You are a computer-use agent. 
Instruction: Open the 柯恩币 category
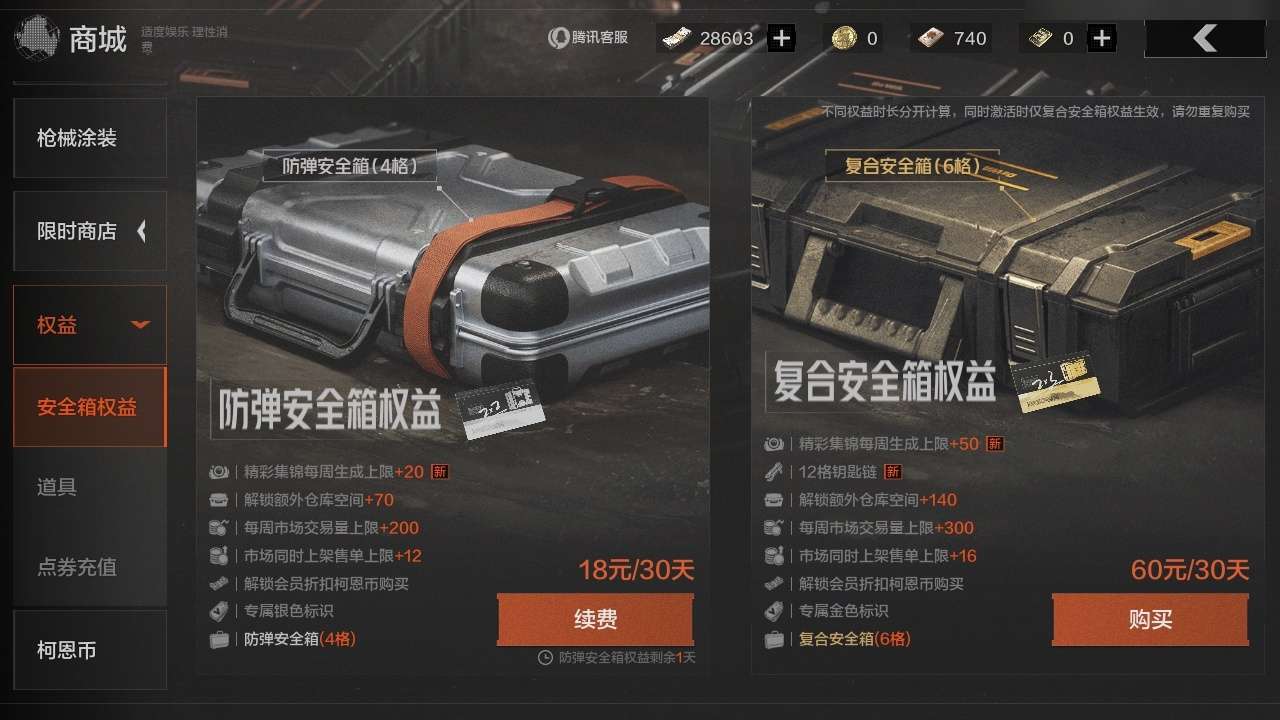[x=89, y=650]
